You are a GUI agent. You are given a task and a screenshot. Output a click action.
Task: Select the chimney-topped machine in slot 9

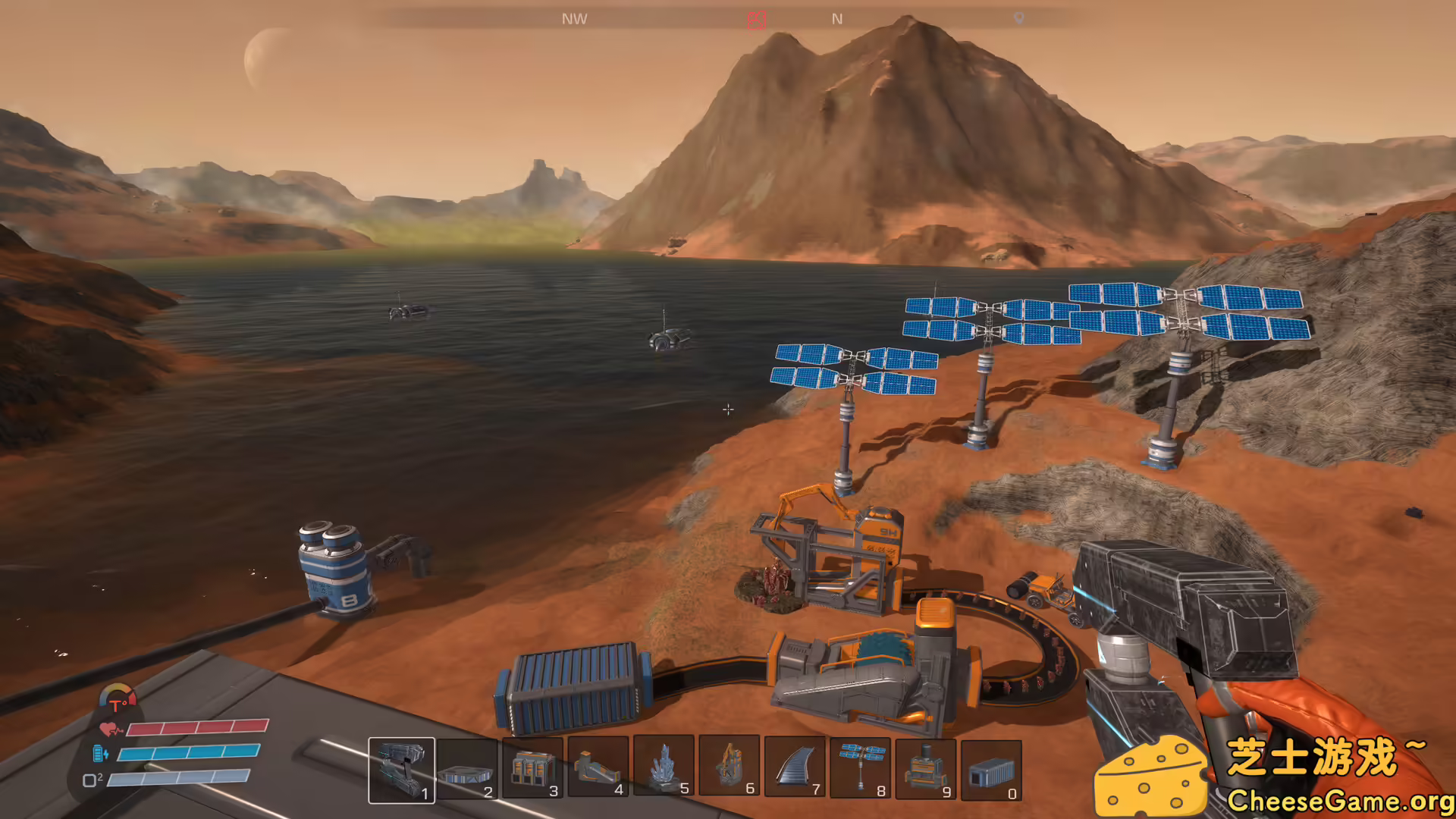click(x=926, y=767)
